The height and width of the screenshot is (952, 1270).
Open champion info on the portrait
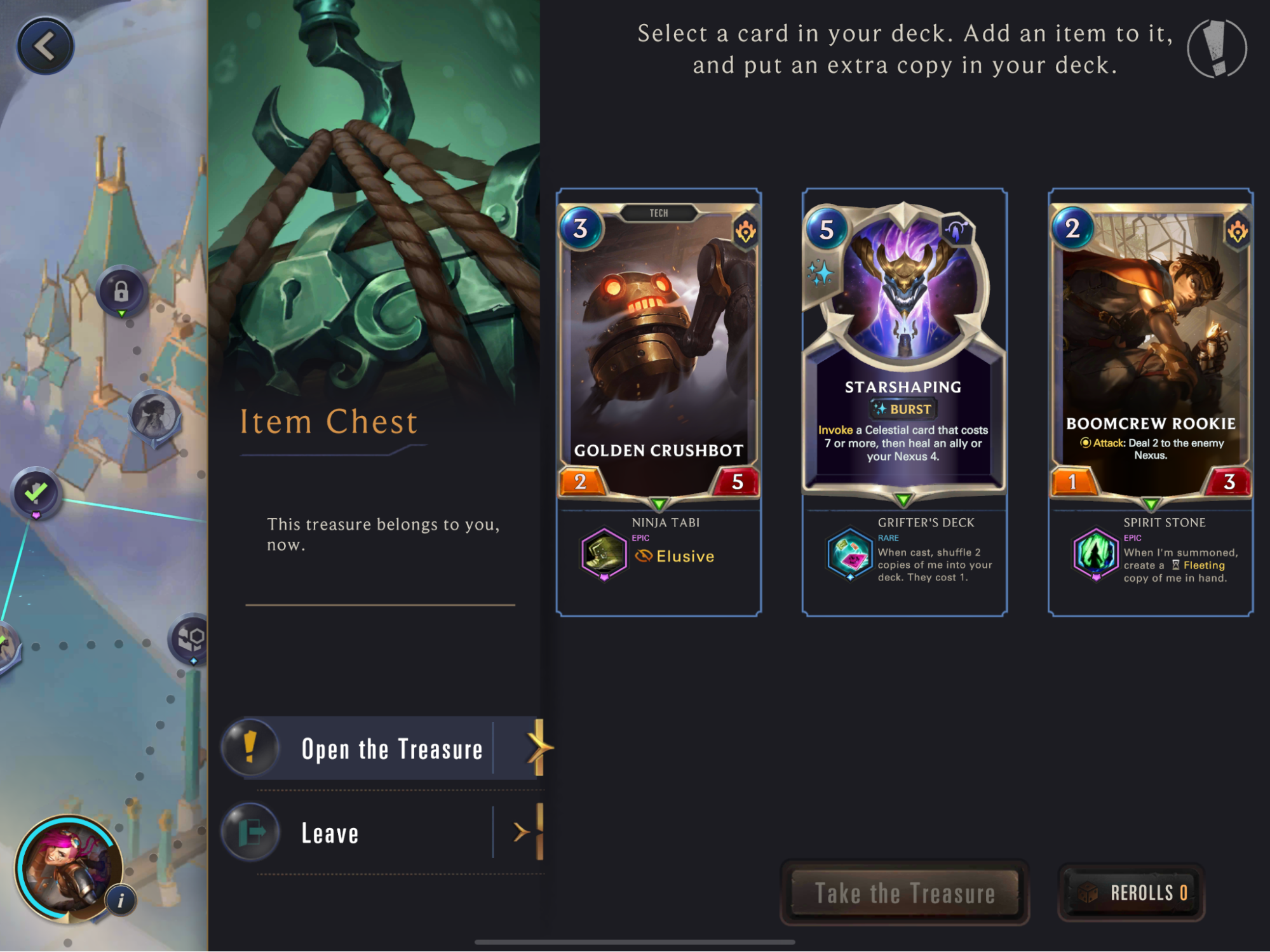point(121,900)
